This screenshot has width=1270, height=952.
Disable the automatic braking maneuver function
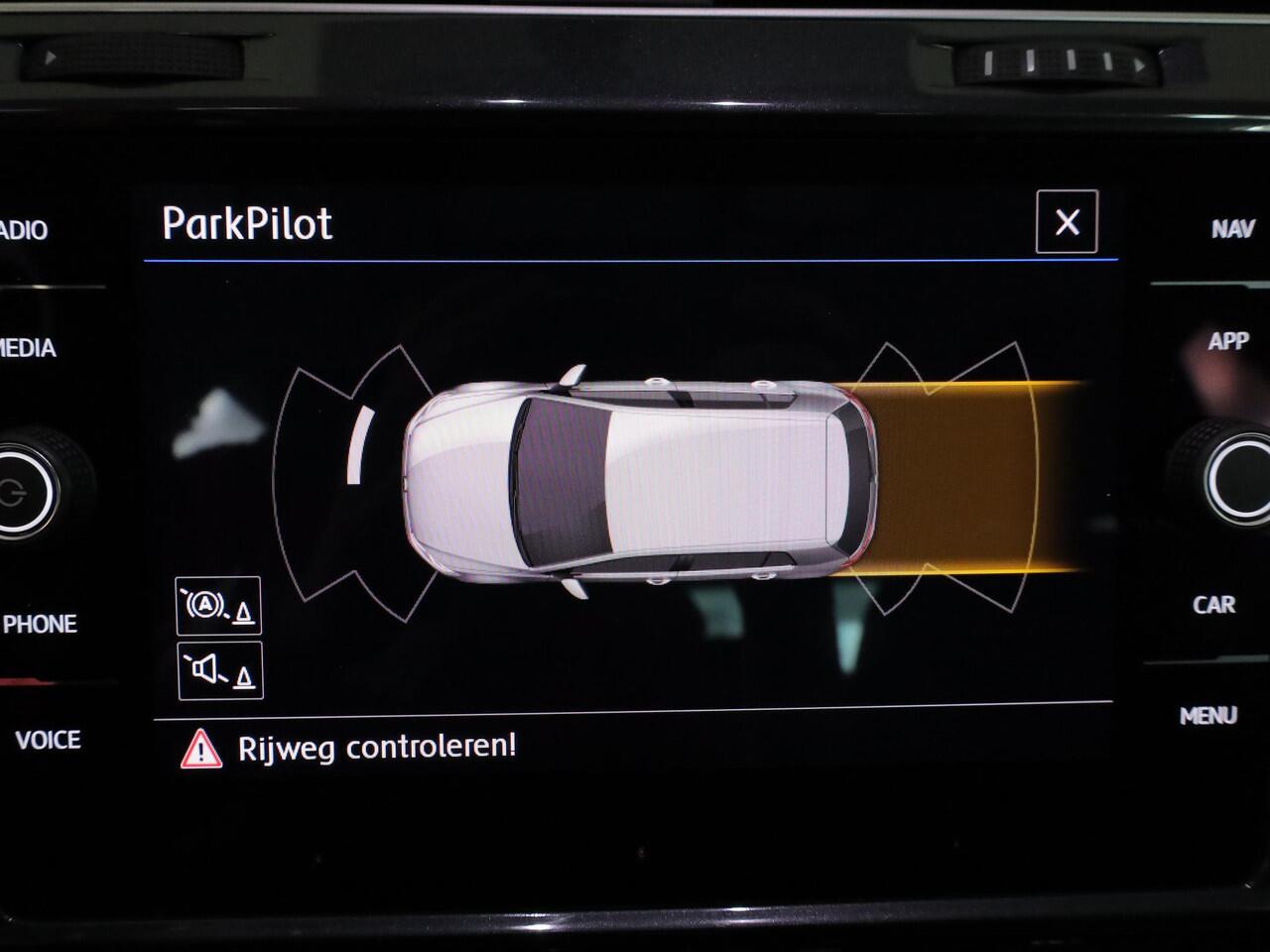tap(219, 605)
